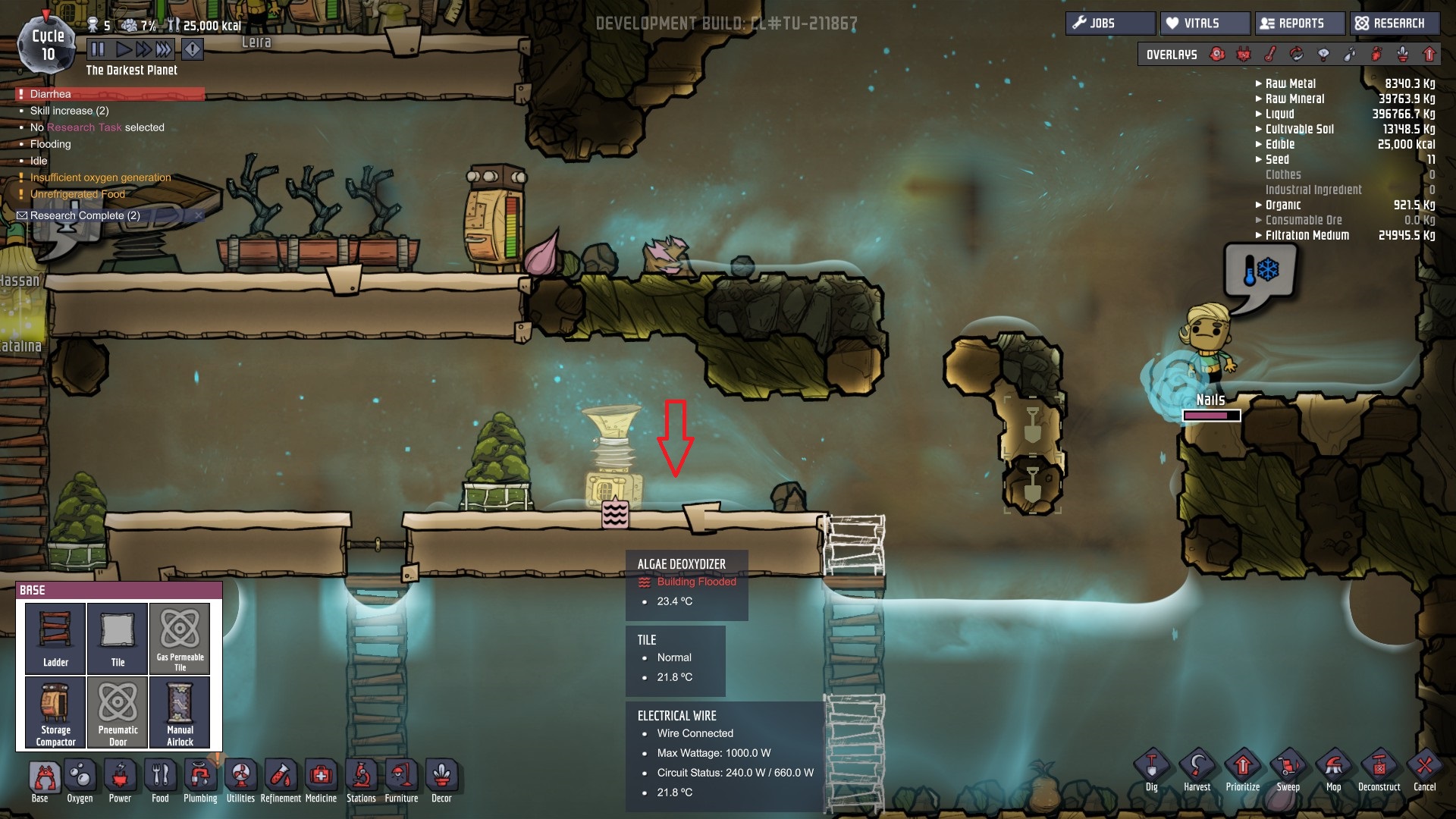Image resolution: width=1456 pixels, height=819 pixels.
Task: Open the Vitals panel
Action: (x=1204, y=24)
